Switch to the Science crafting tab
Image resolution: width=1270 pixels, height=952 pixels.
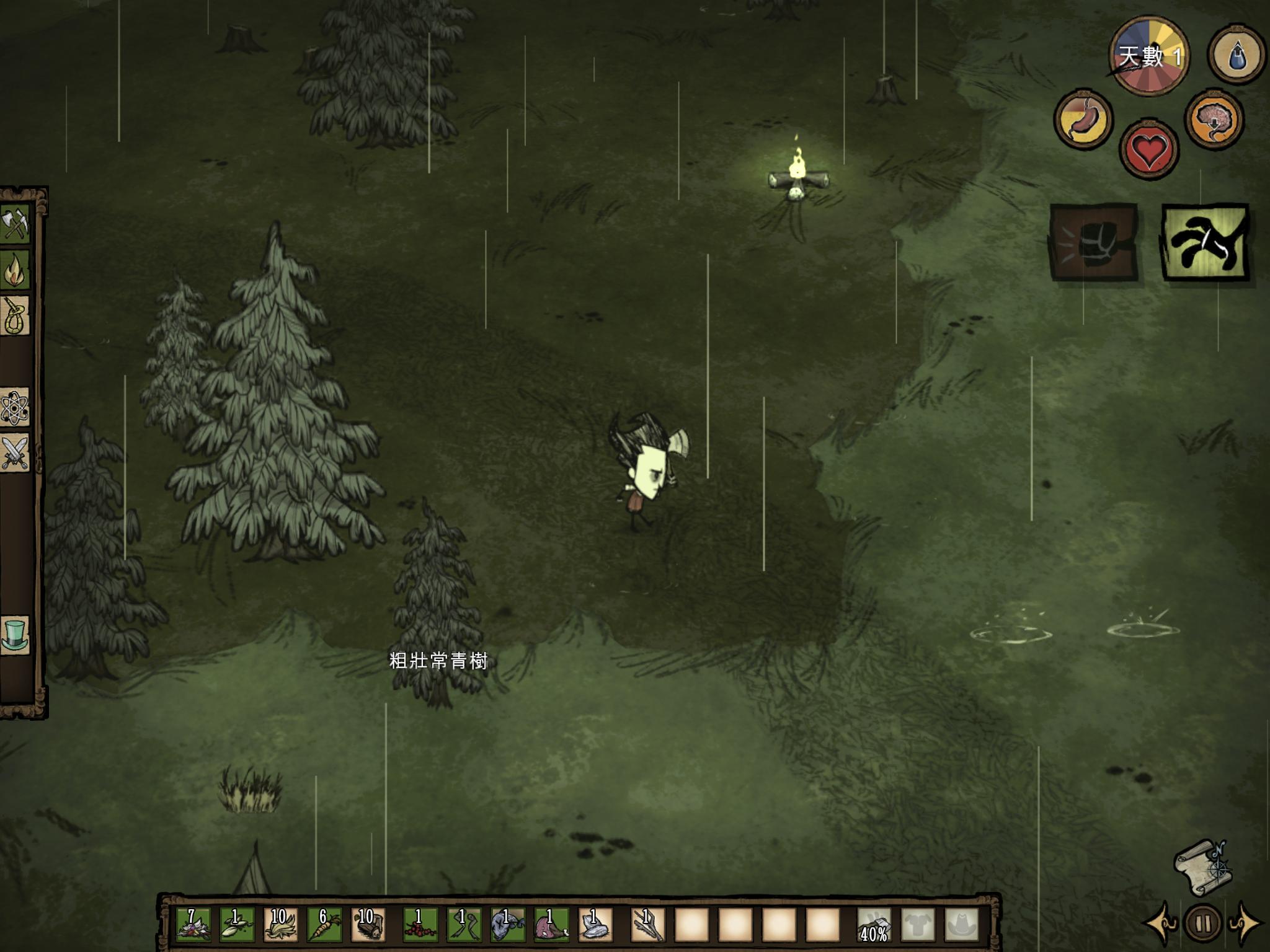click(16, 408)
